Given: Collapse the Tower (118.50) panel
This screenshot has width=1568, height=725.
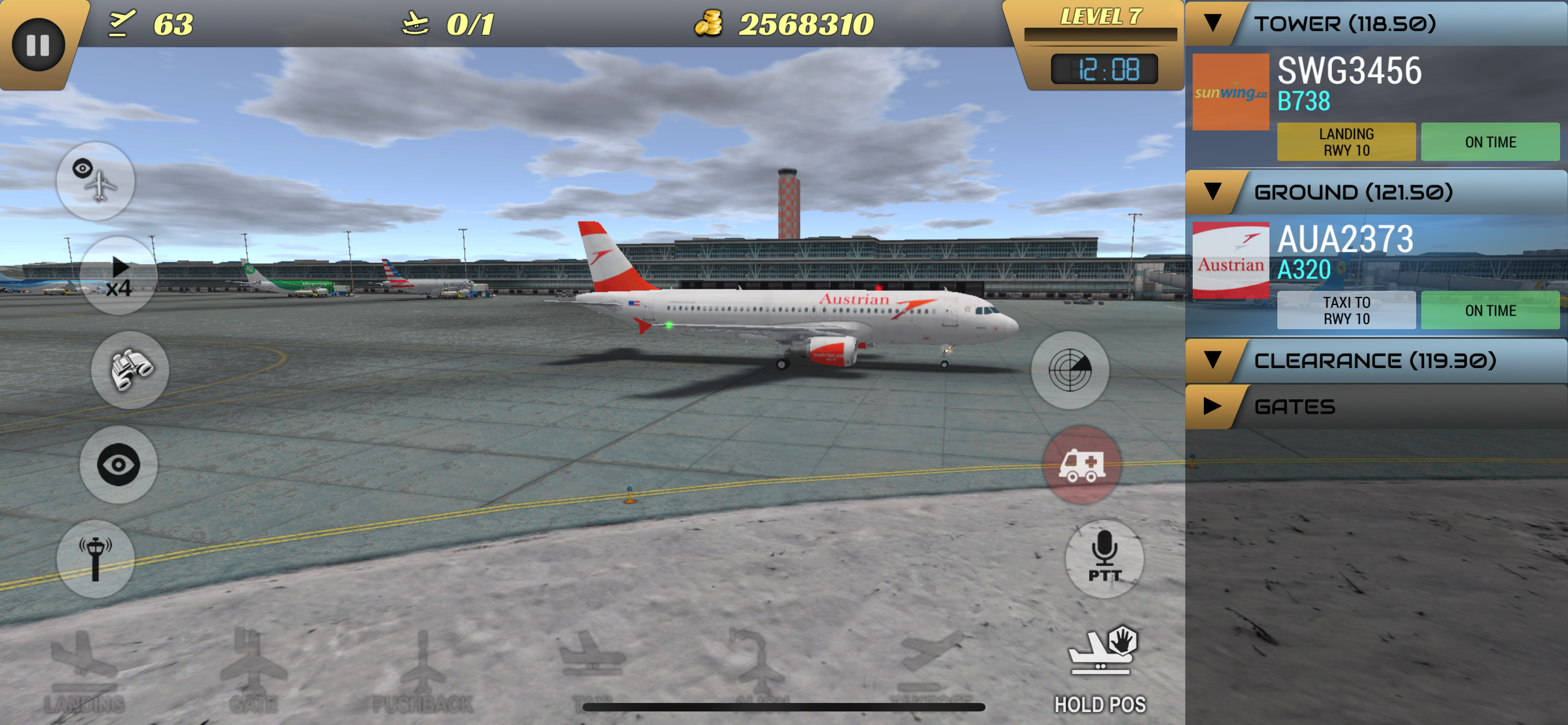Looking at the screenshot, I should 1214,24.
